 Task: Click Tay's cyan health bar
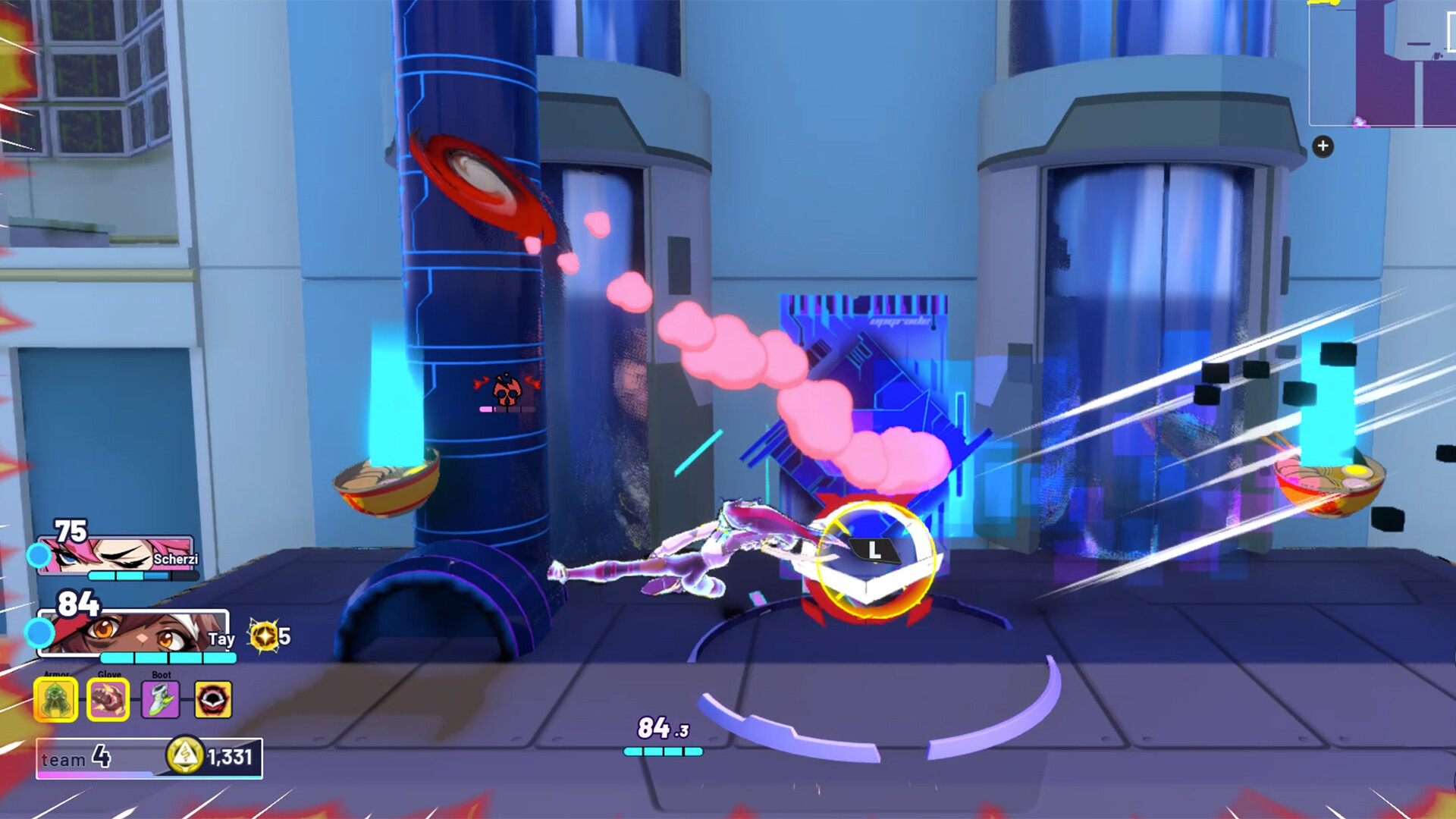pyautogui.click(x=167, y=657)
